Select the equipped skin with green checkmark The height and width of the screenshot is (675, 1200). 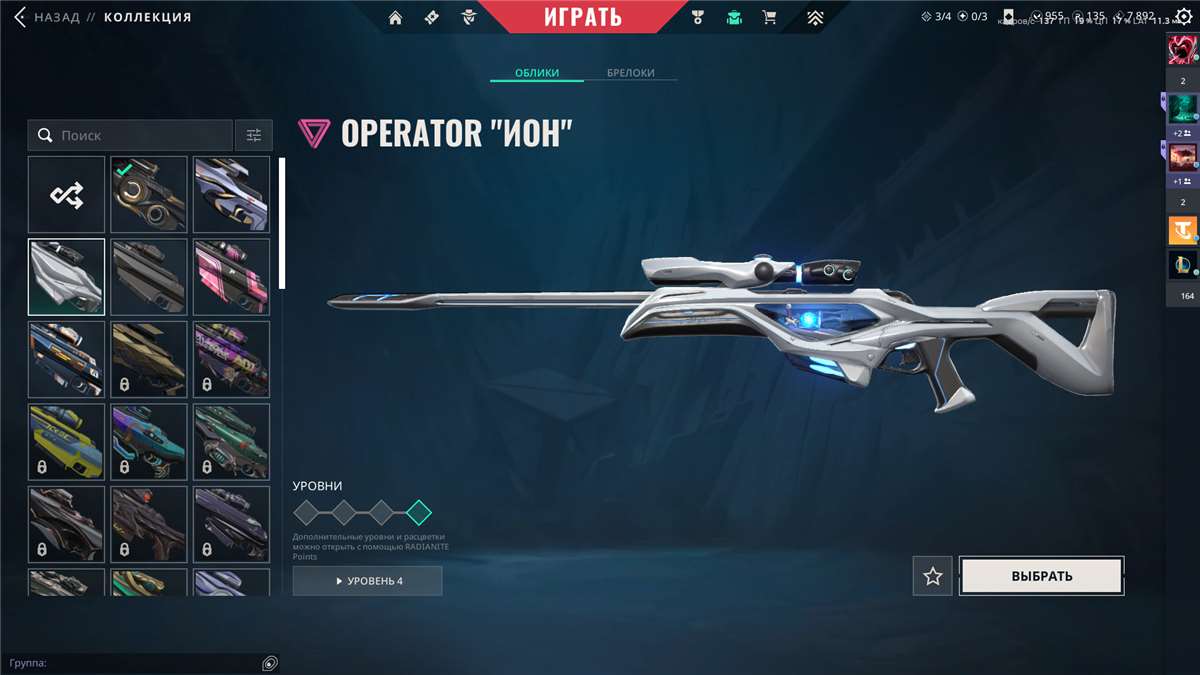tap(149, 195)
